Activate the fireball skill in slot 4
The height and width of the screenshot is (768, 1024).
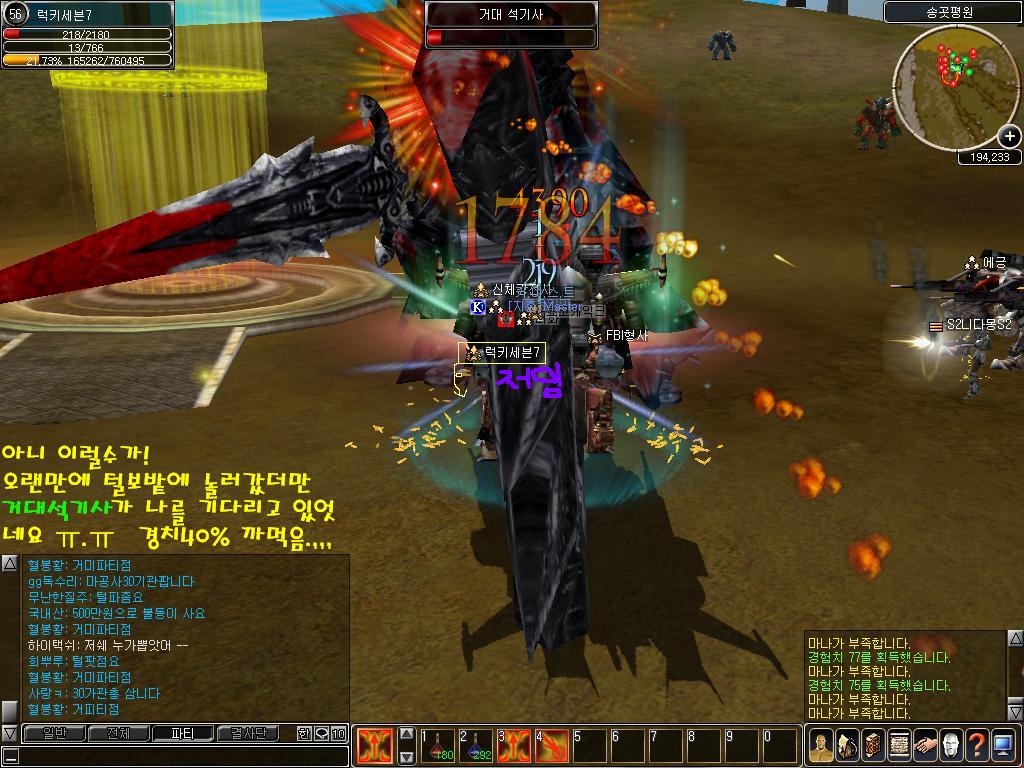coord(552,746)
